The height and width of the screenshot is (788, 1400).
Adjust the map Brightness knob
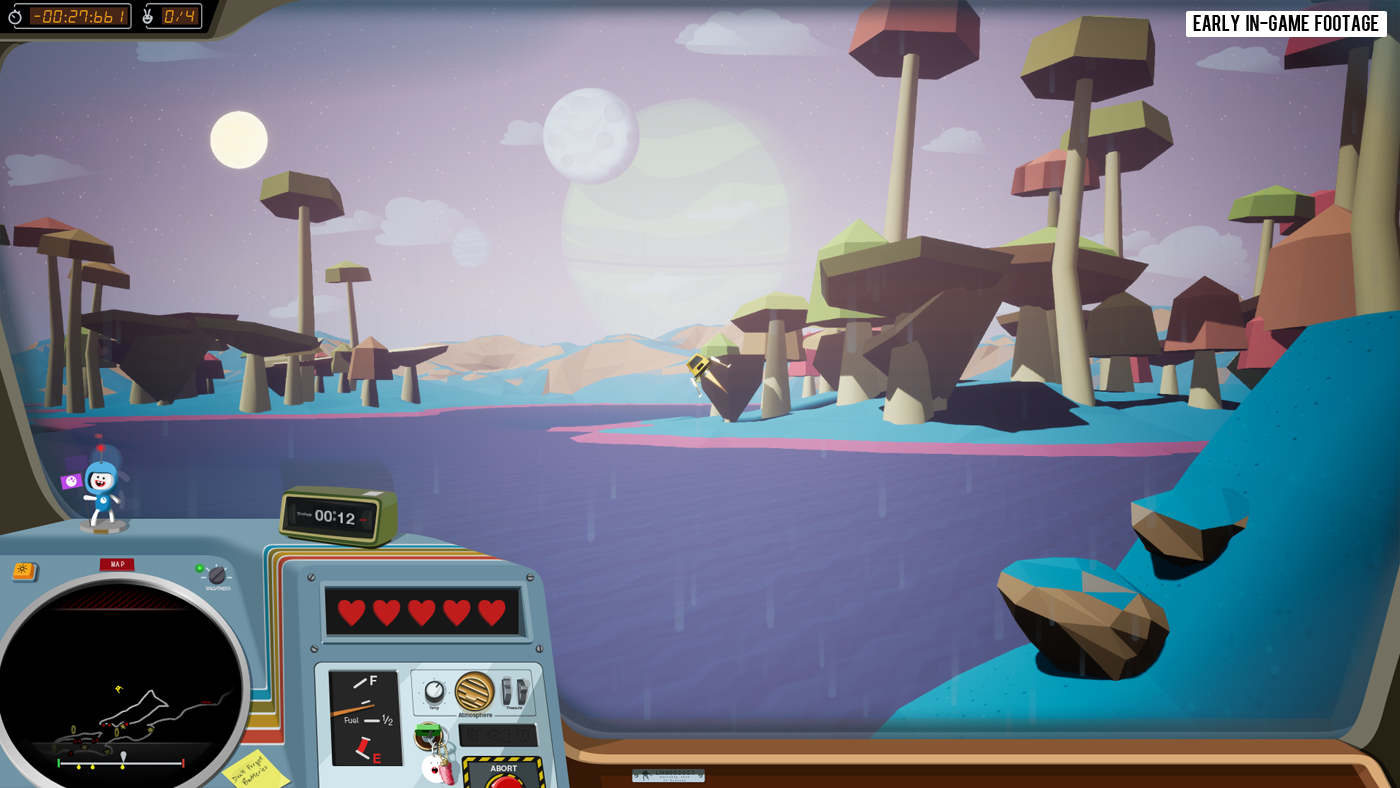click(x=217, y=575)
